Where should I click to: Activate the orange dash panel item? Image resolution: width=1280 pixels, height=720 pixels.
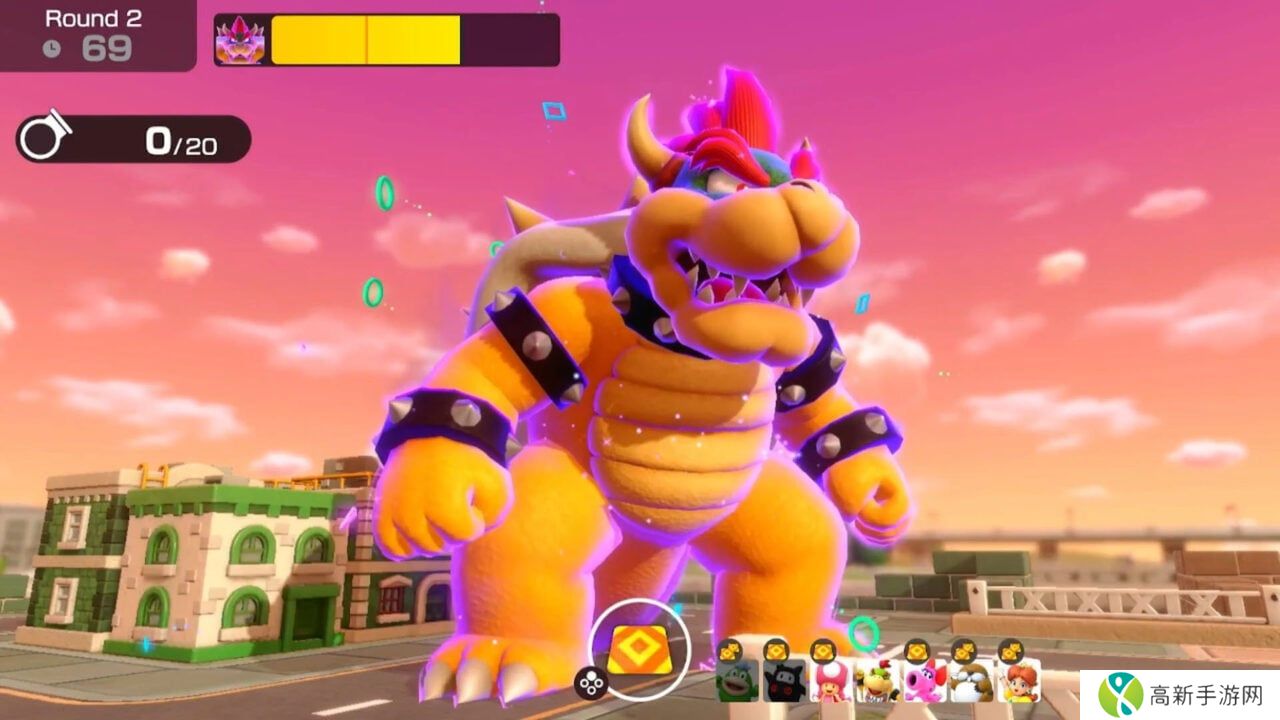[x=639, y=650]
